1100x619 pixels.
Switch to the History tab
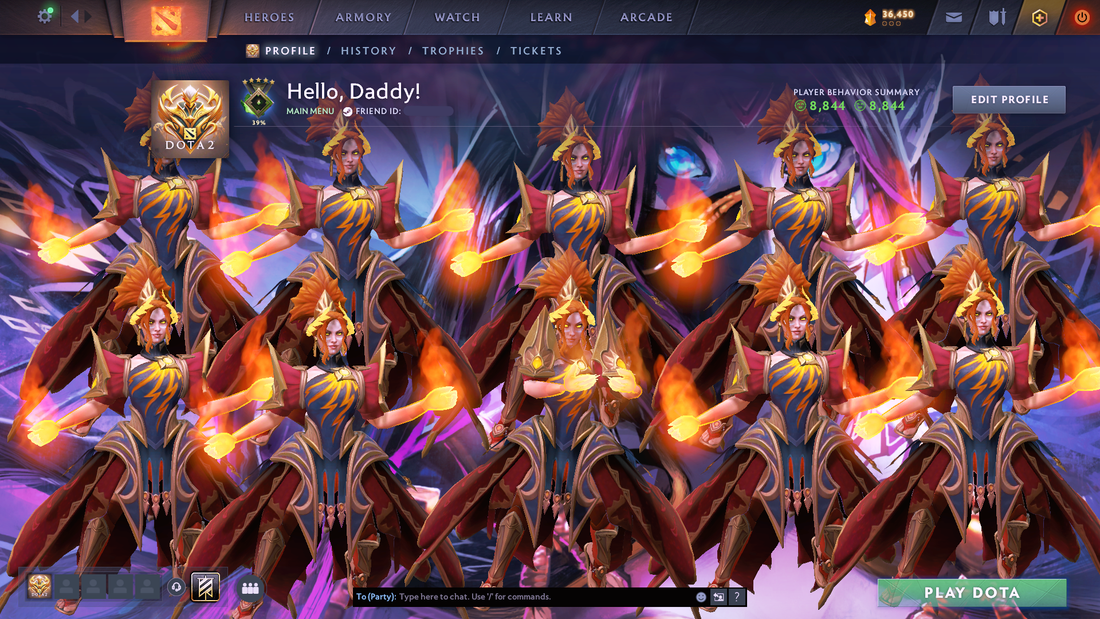point(368,51)
